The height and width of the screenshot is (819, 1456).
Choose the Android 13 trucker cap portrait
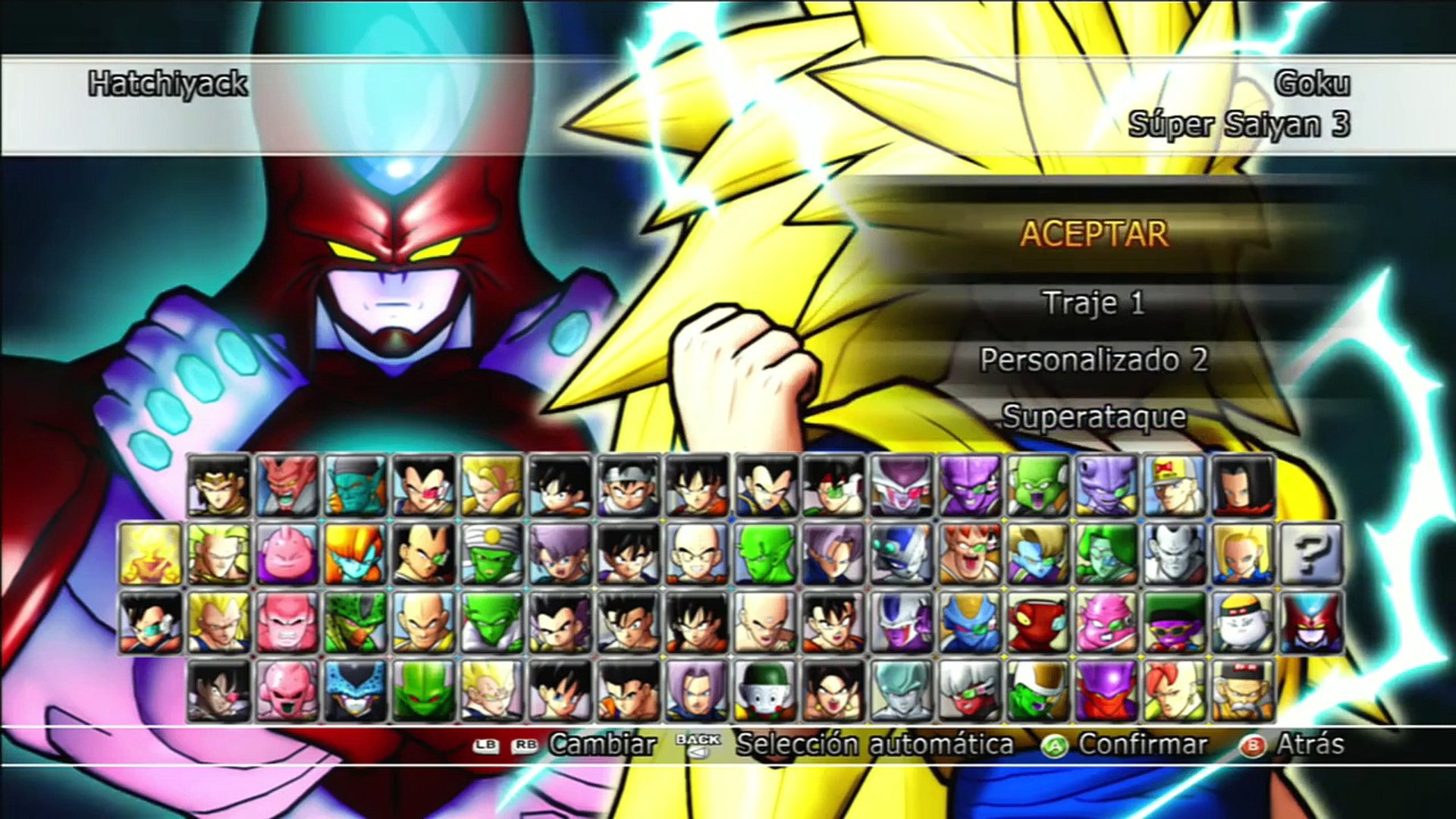pyautogui.click(x=1174, y=486)
